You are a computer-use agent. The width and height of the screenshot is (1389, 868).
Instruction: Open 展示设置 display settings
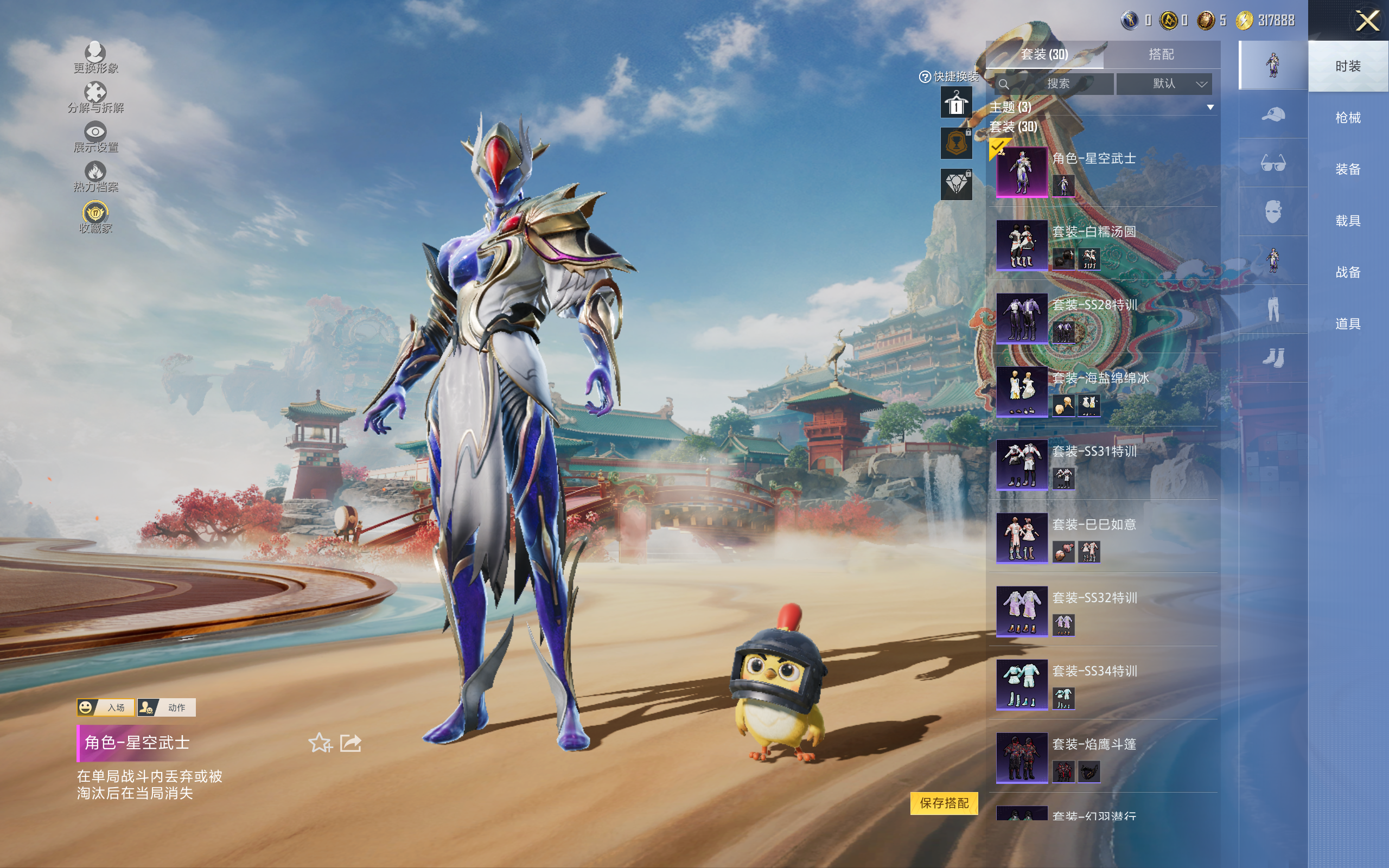pyautogui.click(x=95, y=138)
